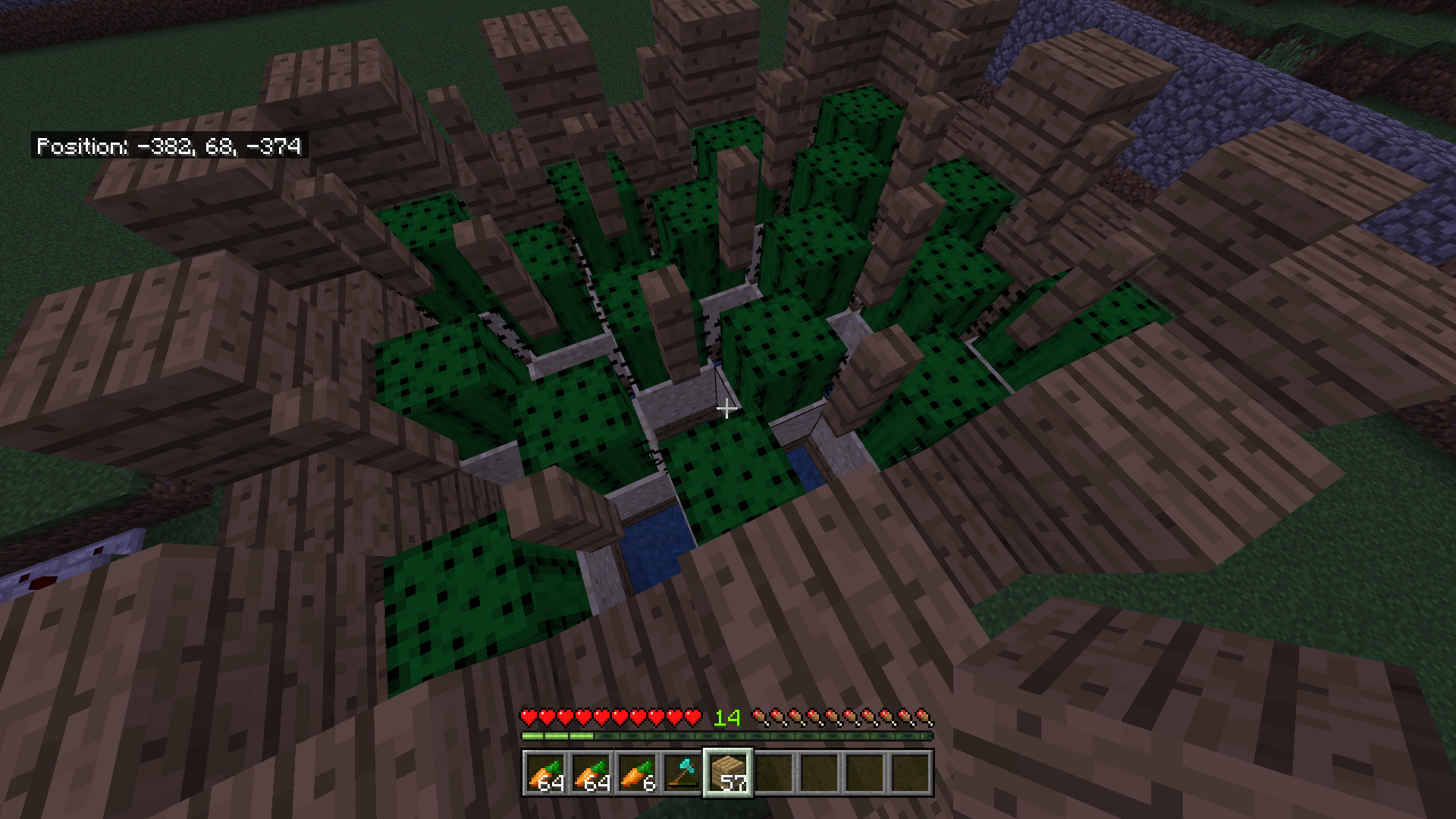1456x819 pixels.
Task: Click the Position coordinates text overlay
Action: point(168,147)
